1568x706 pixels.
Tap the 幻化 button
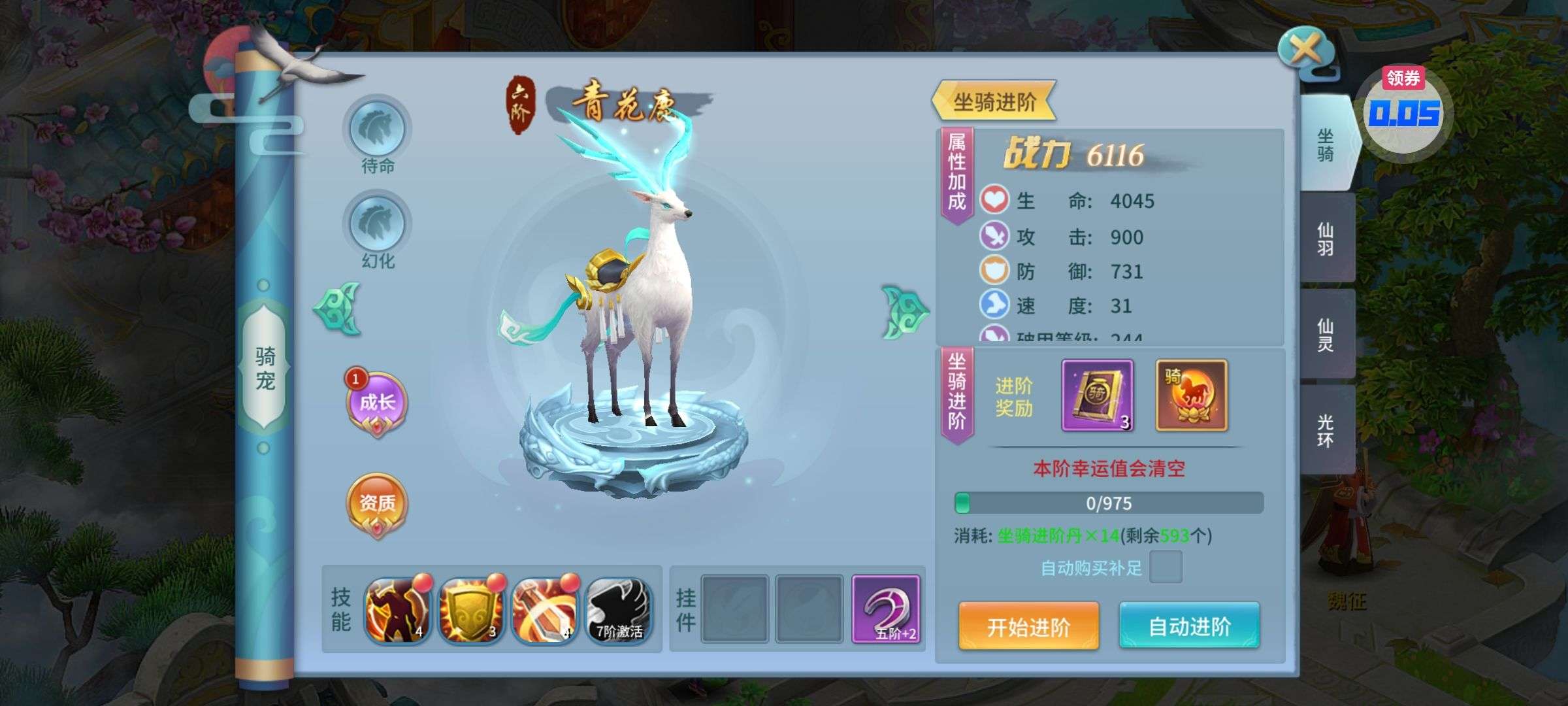[x=377, y=224]
